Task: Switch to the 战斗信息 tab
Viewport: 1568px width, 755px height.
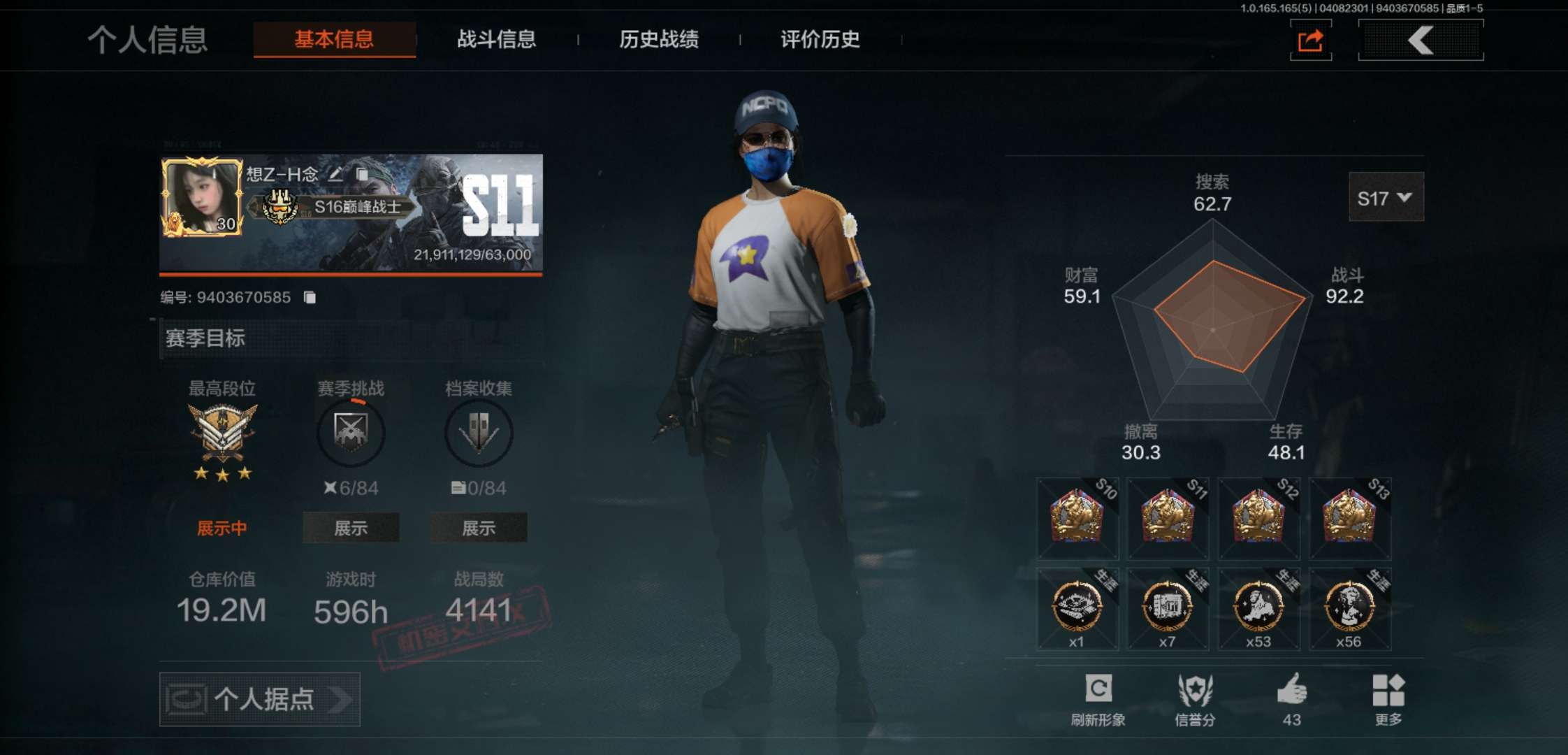Action: point(495,41)
